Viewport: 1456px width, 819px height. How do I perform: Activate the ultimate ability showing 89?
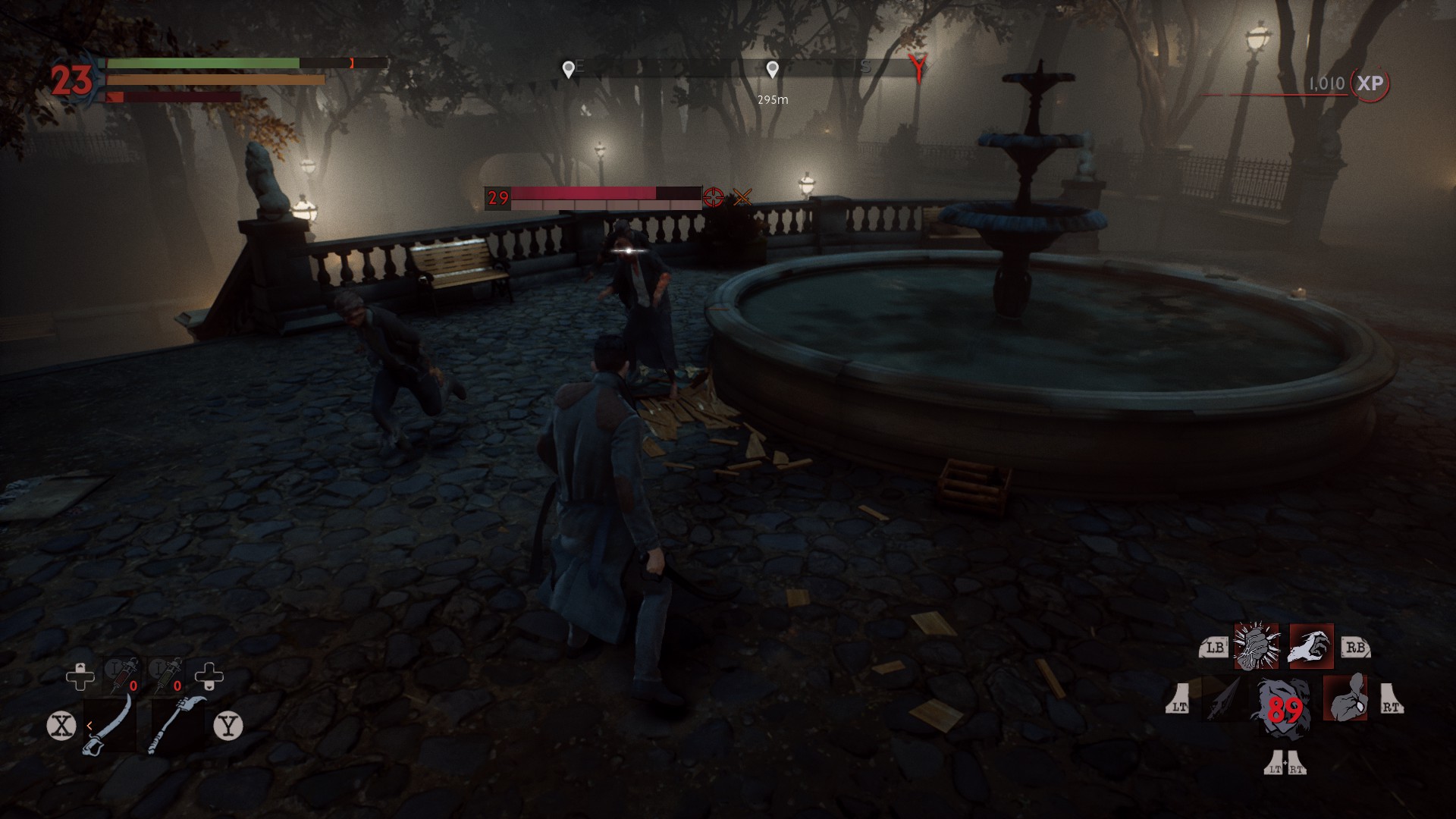pyautogui.click(x=1284, y=708)
